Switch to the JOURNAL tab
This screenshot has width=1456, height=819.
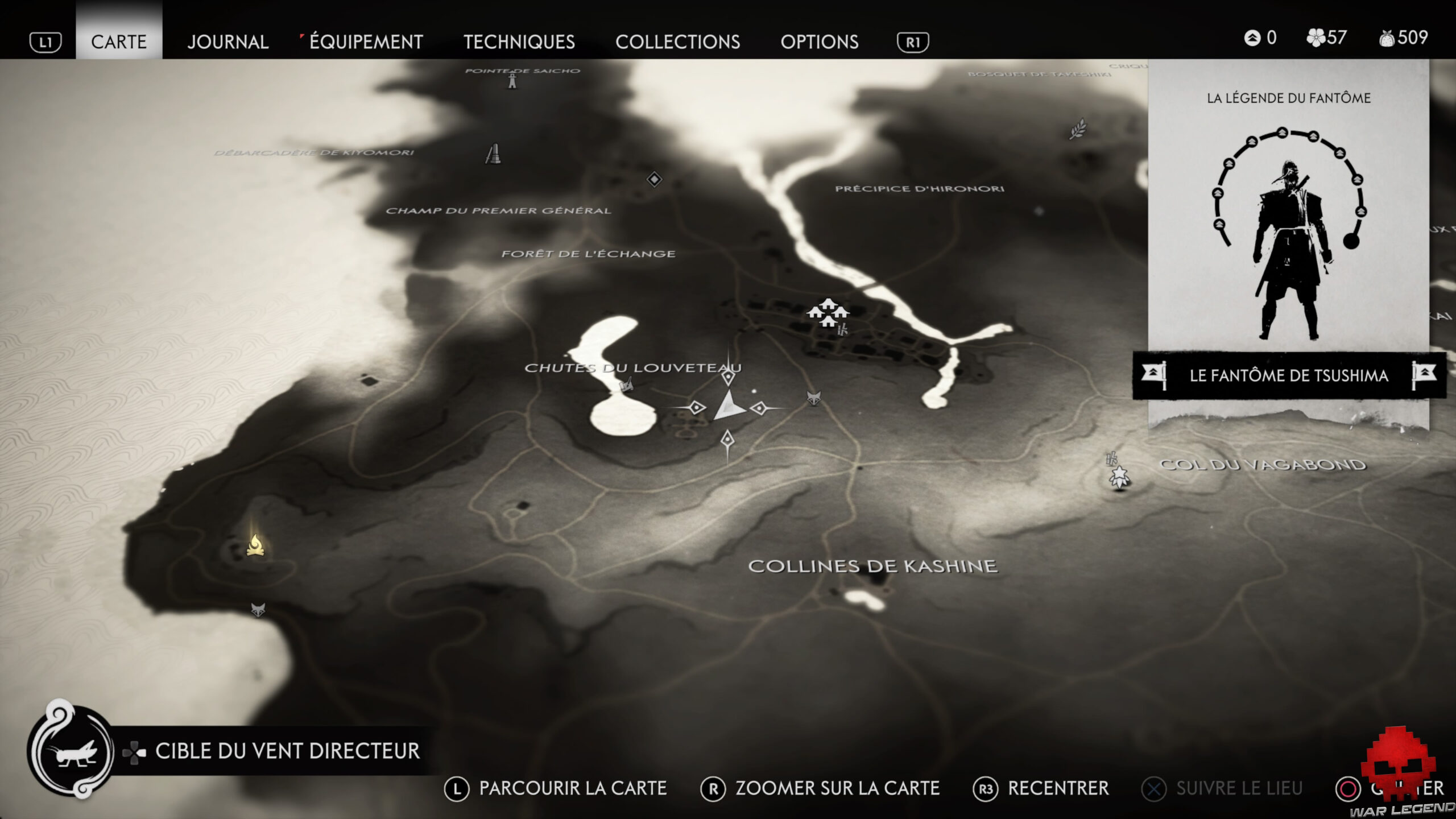pyautogui.click(x=228, y=42)
